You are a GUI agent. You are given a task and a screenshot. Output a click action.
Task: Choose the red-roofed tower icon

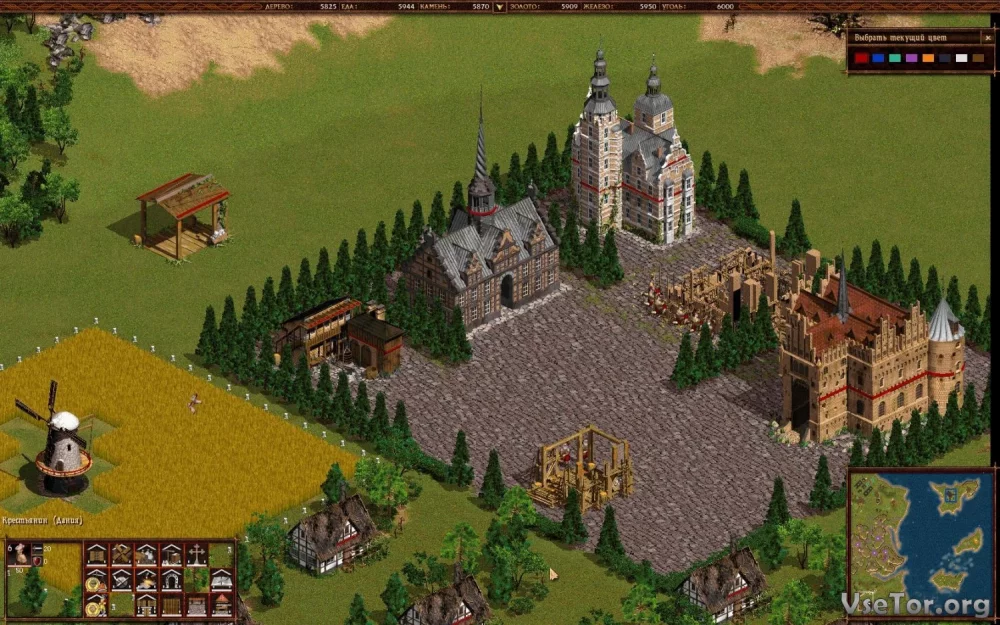[221, 604]
